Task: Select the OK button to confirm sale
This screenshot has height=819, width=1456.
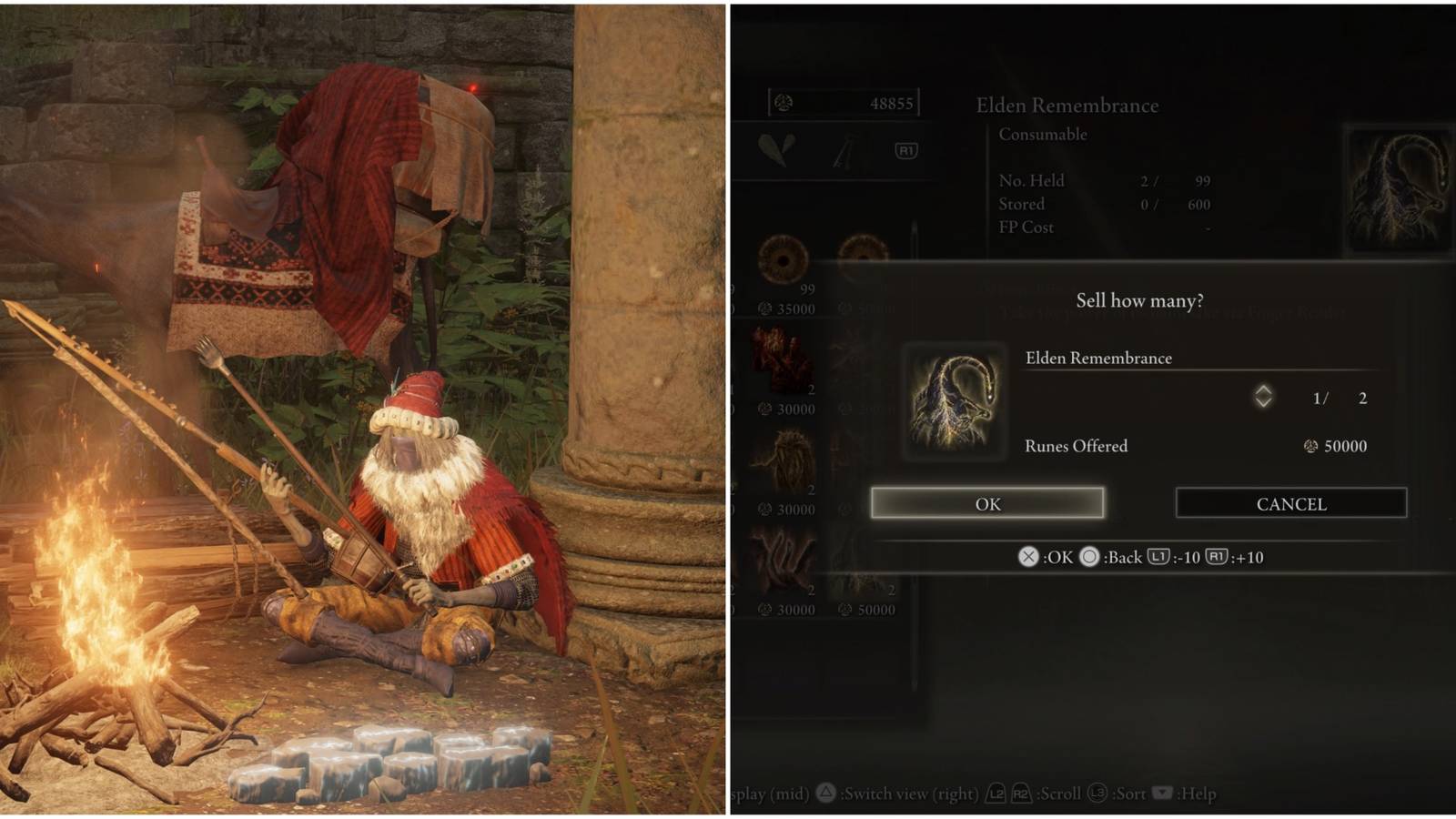Action: 987,503
